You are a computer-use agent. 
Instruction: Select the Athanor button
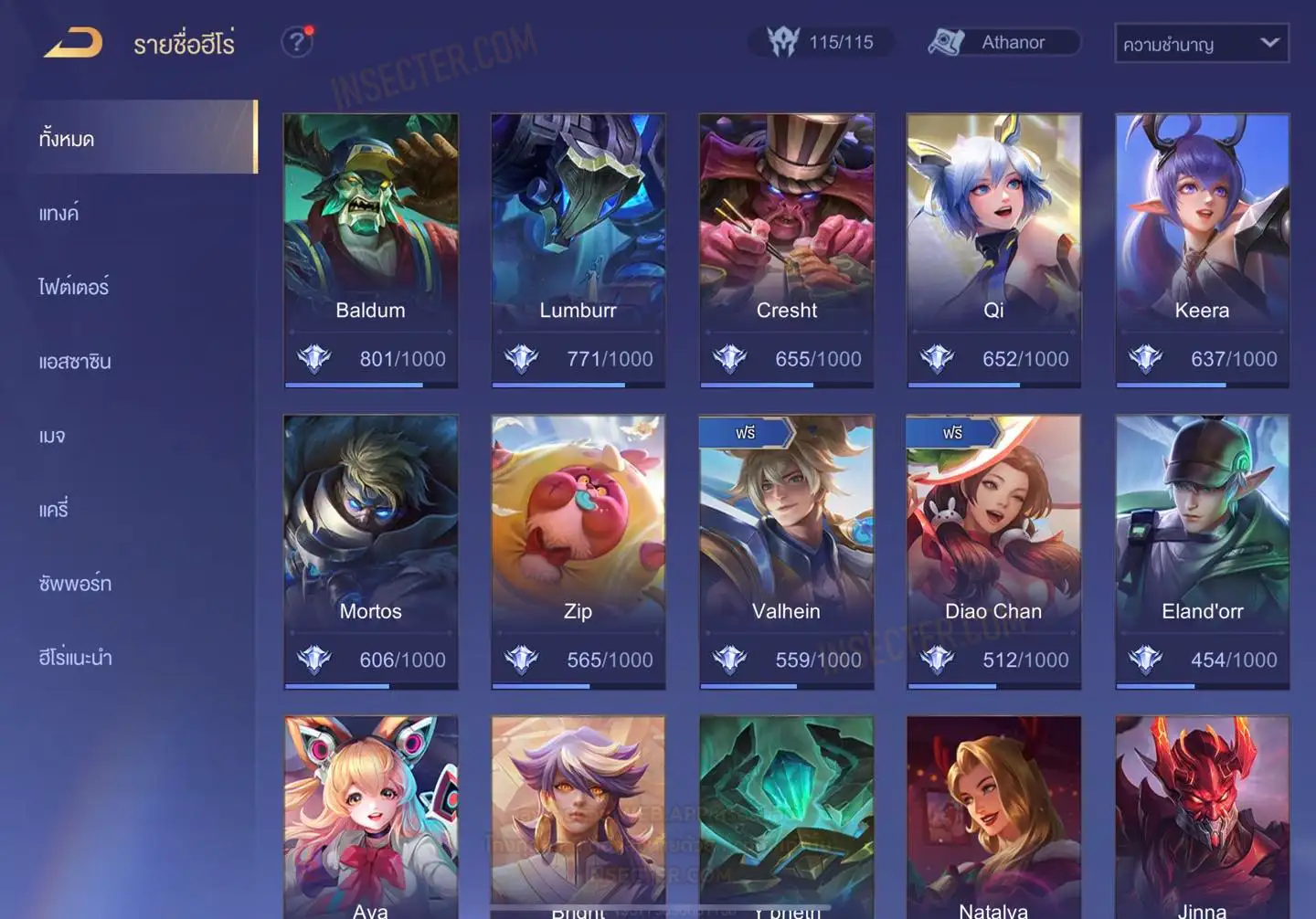coord(1003,42)
